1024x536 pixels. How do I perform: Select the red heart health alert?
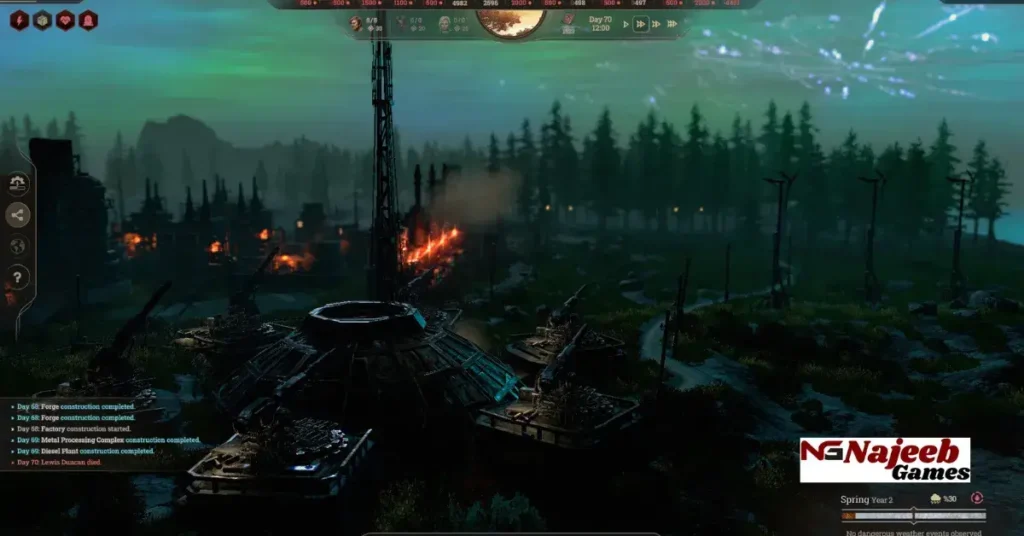click(65, 20)
